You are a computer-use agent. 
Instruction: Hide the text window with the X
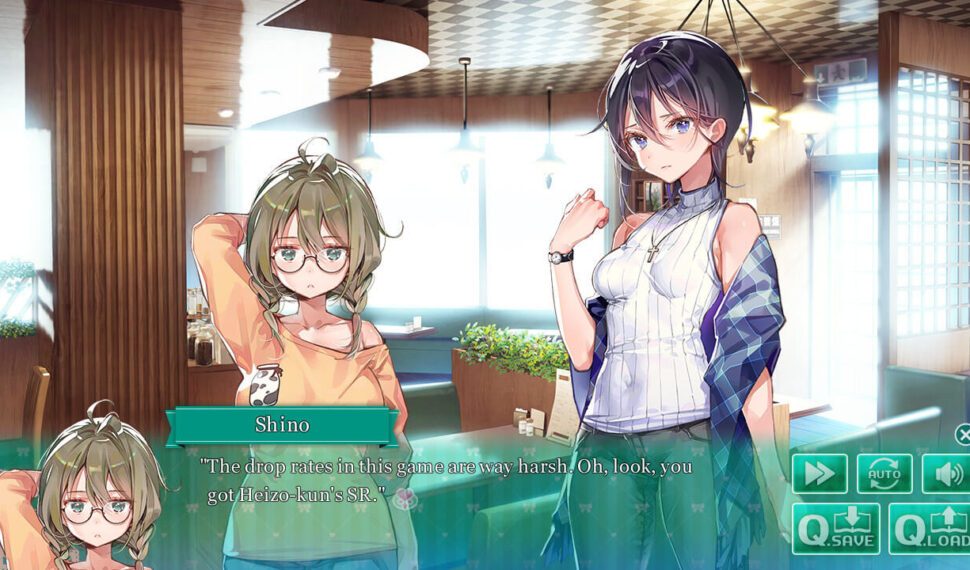click(x=963, y=434)
